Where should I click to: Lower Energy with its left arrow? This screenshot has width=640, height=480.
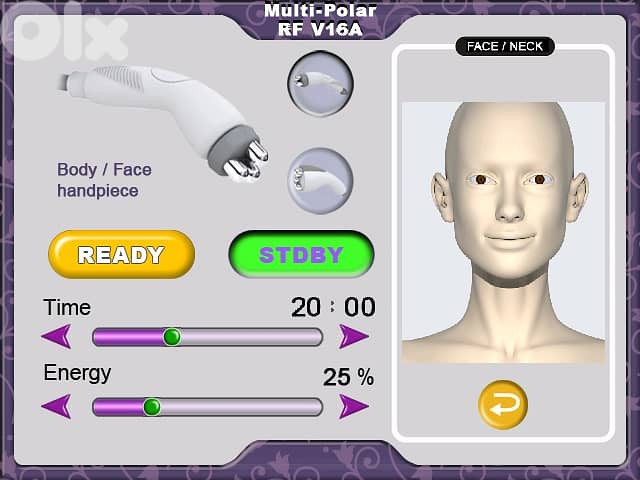pos(56,407)
